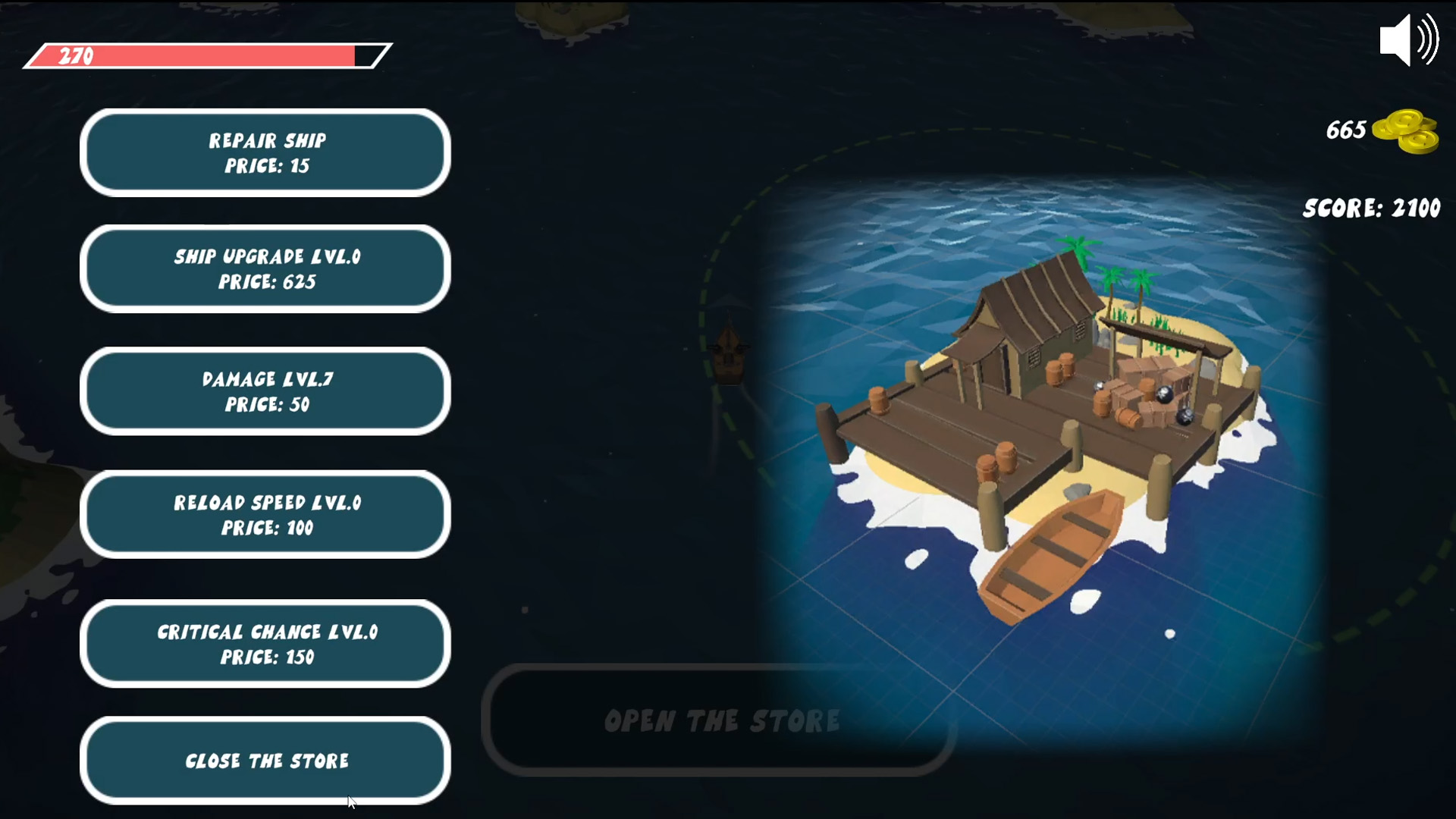Buy Reload Speed Lvl.0 upgrade
1456x819 pixels.
pos(265,514)
